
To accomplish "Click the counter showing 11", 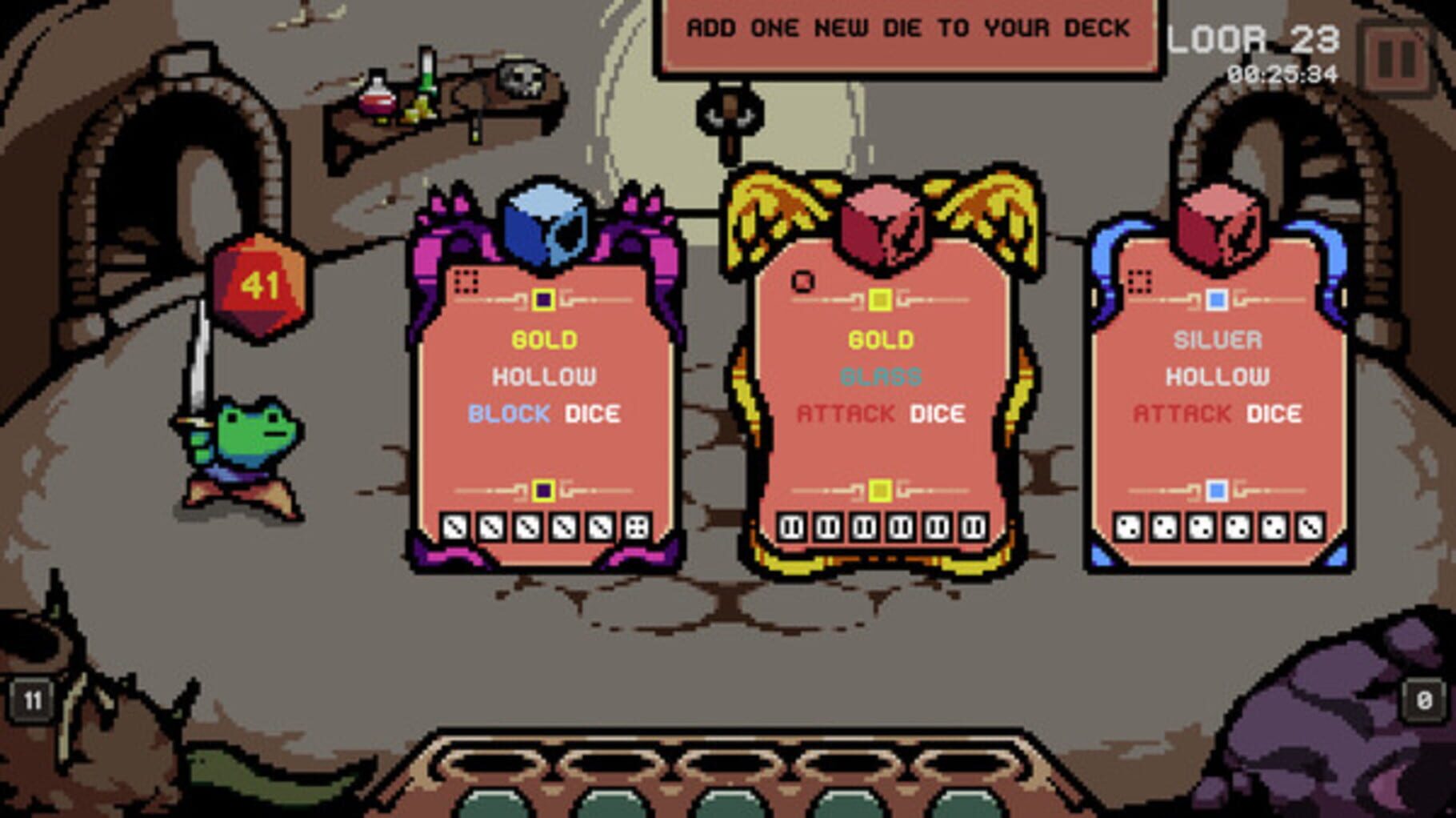I will click(32, 698).
